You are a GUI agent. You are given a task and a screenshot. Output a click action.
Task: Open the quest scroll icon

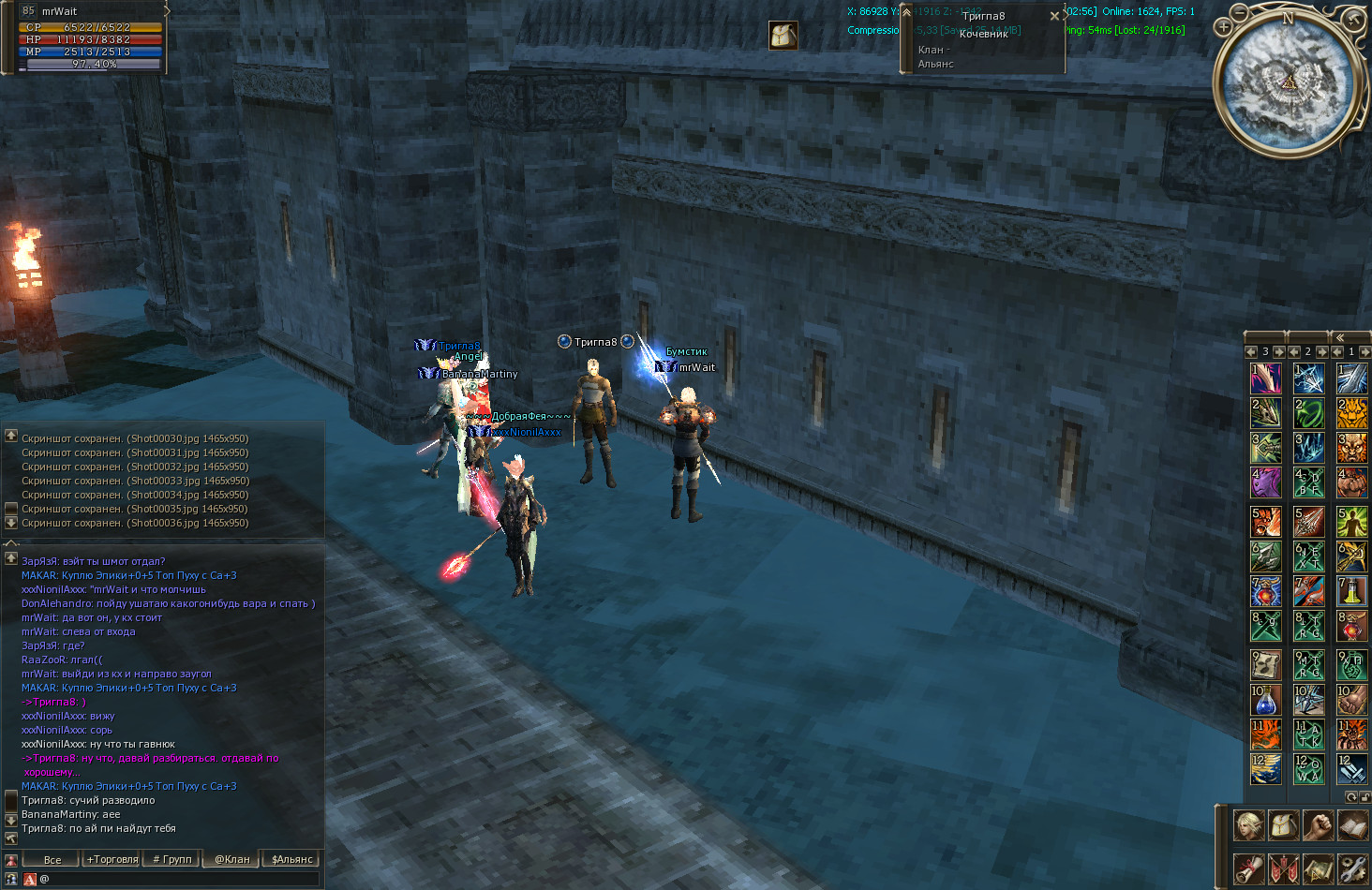(1248, 868)
